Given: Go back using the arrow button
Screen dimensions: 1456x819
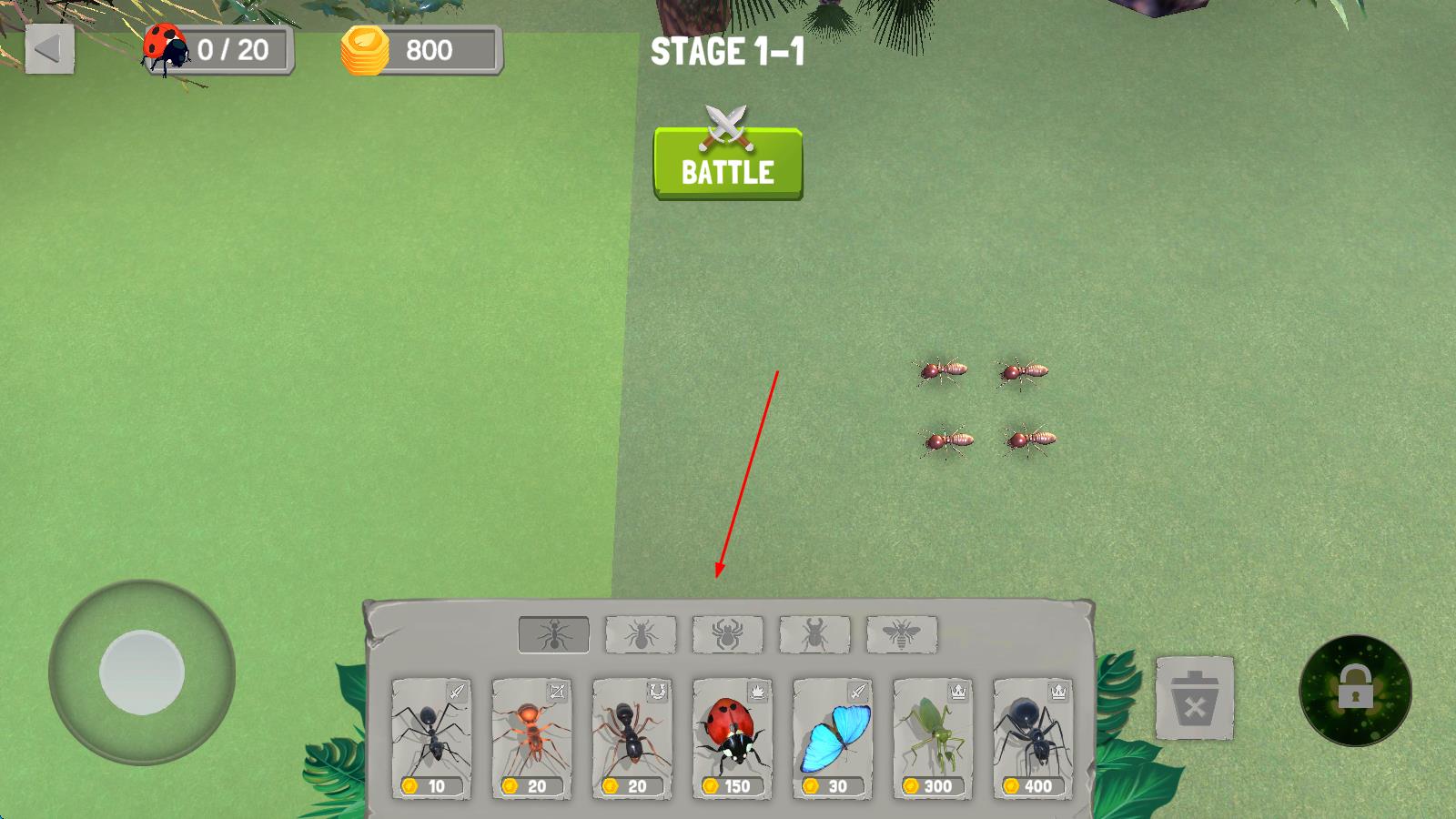Looking at the screenshot, I should coord(49,49).
